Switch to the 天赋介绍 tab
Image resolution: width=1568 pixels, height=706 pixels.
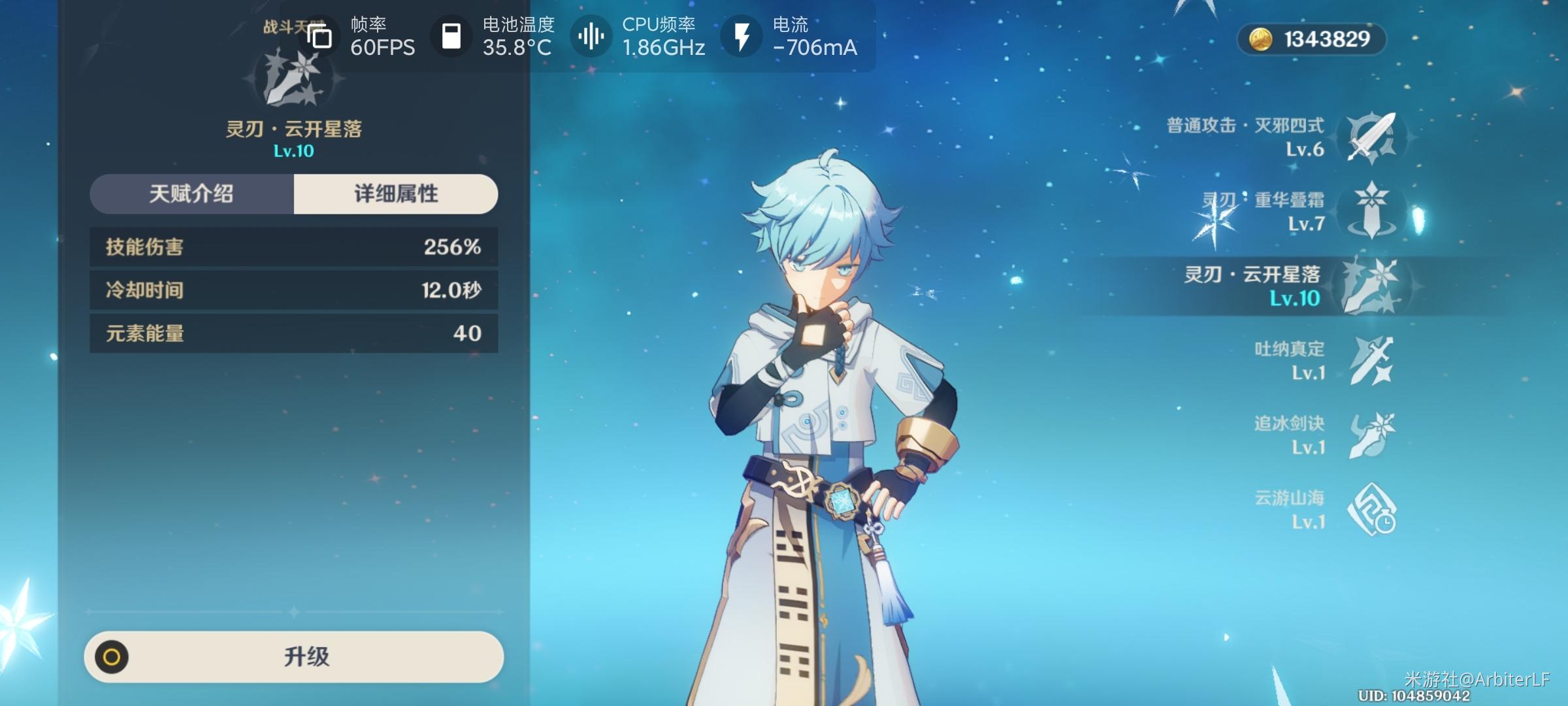tap(191, 194)
